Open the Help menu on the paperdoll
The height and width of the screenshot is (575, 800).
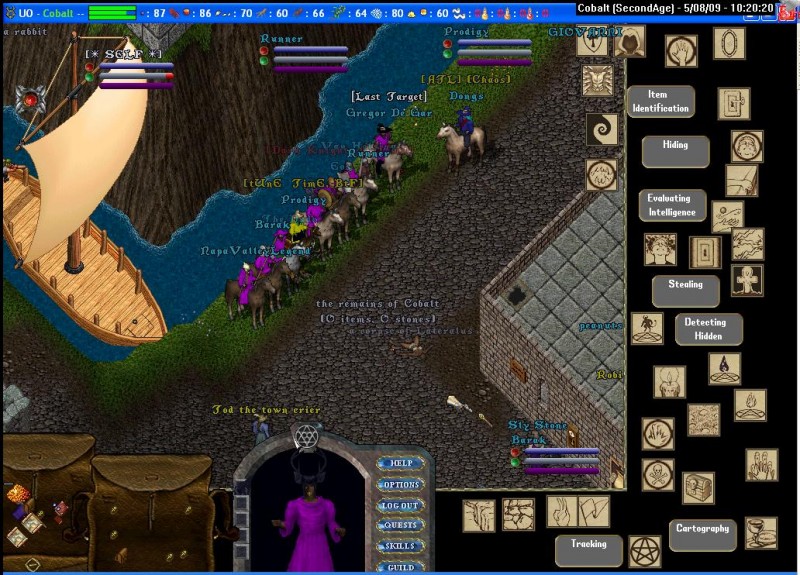(401, 464)
